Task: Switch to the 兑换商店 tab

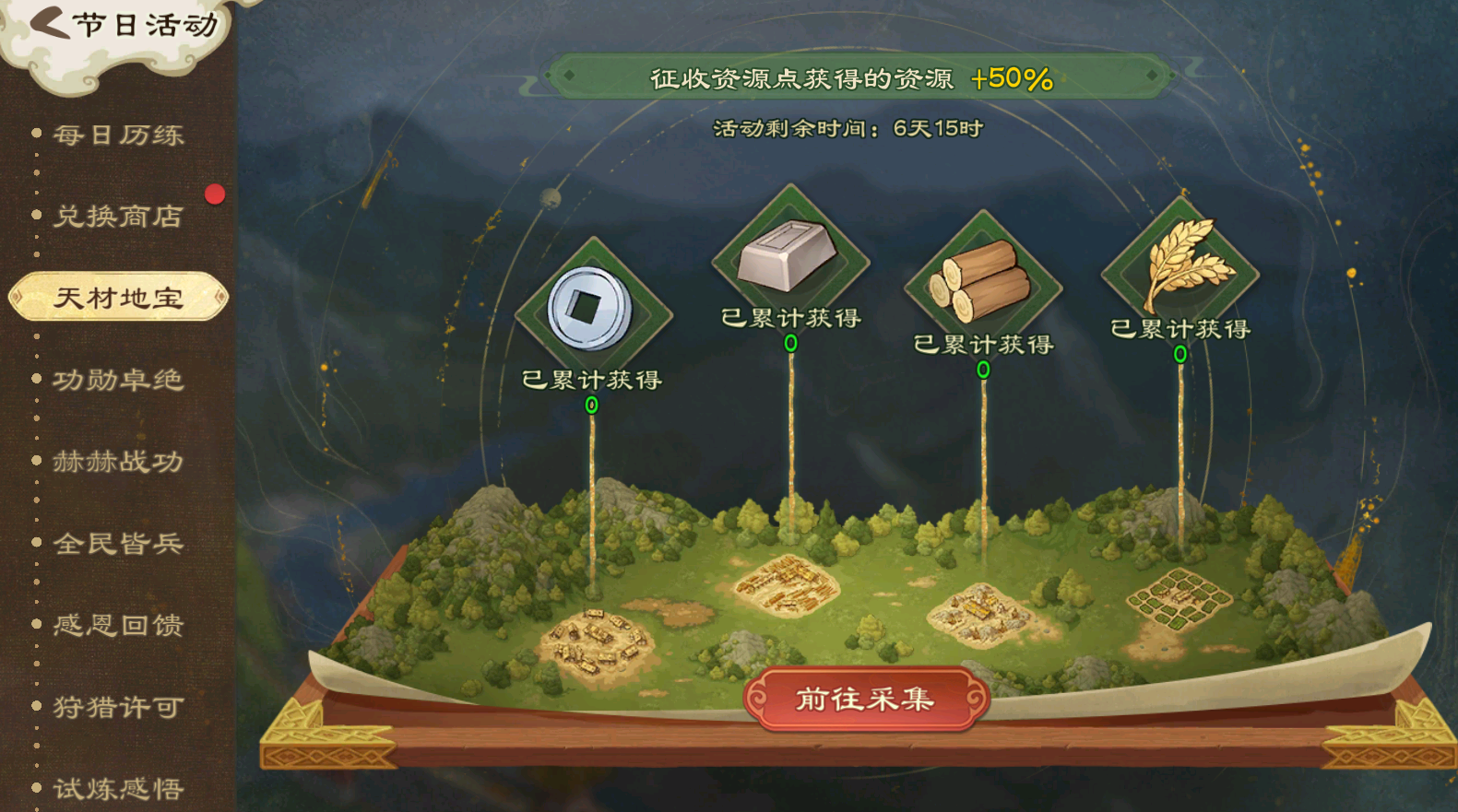Action: pos(118,217)
